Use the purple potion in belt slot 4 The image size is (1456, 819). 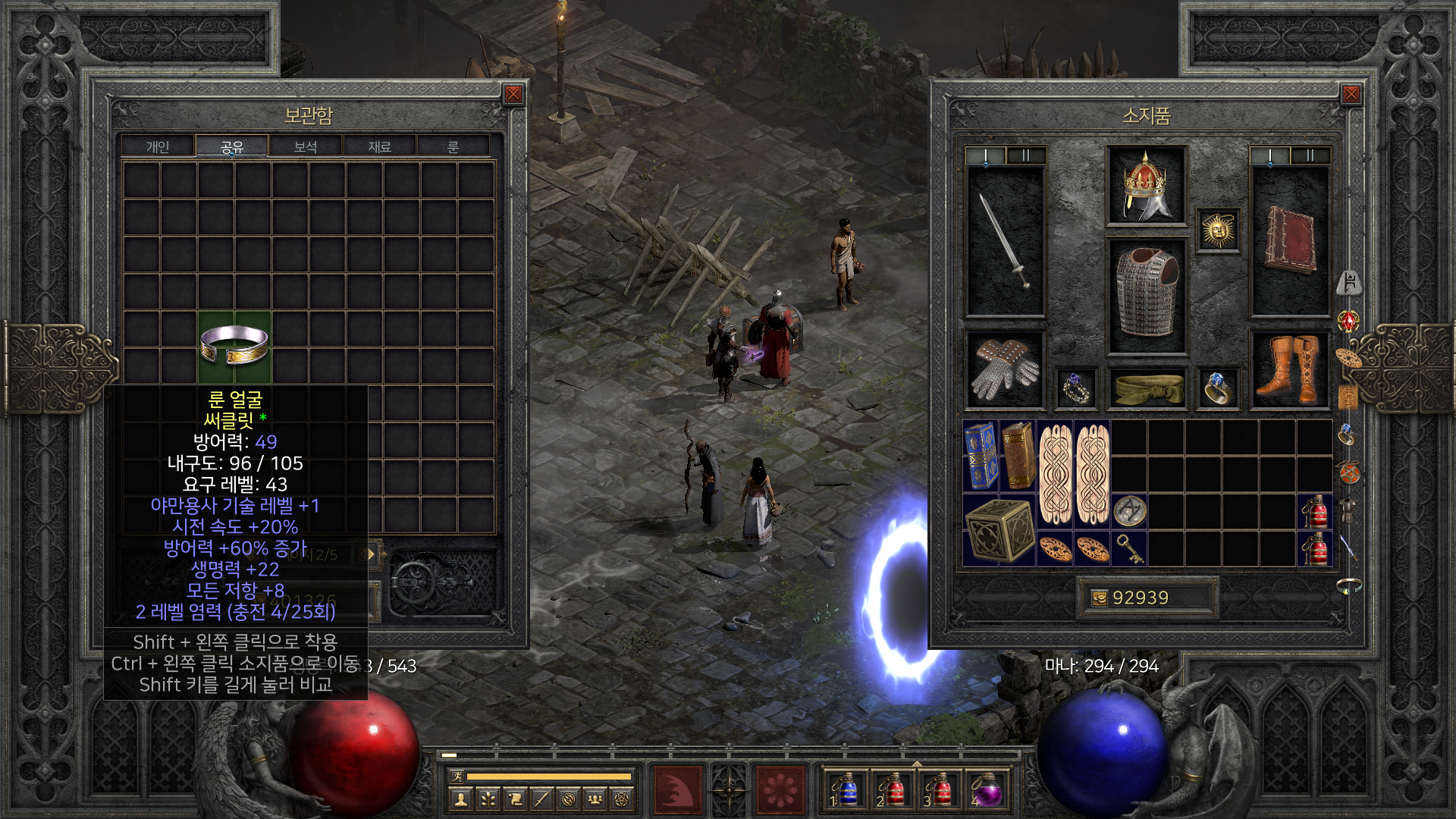(986, 790)
